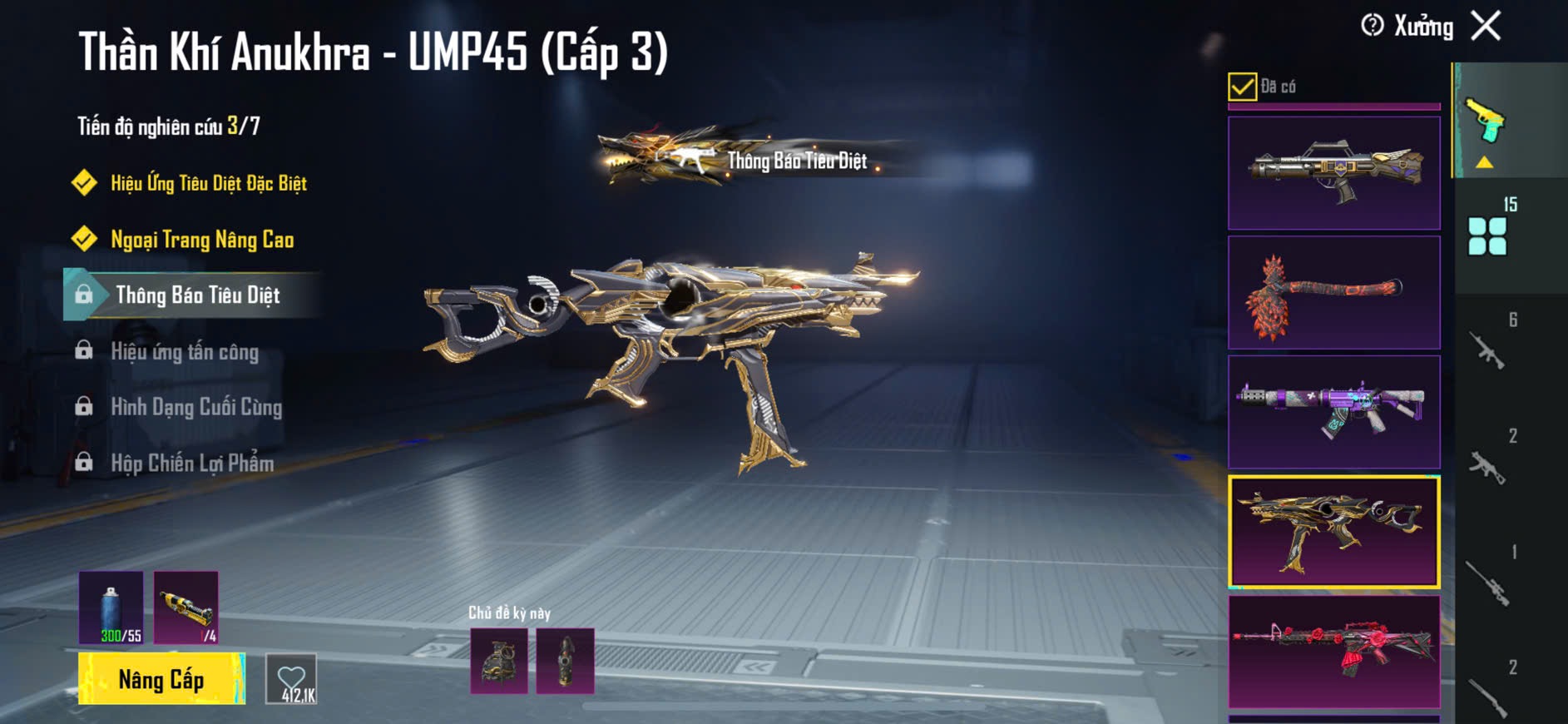Select locked Hiệu ứng tấn công level
Screen dimensions: 1568x724
click(x=185, y=352)
